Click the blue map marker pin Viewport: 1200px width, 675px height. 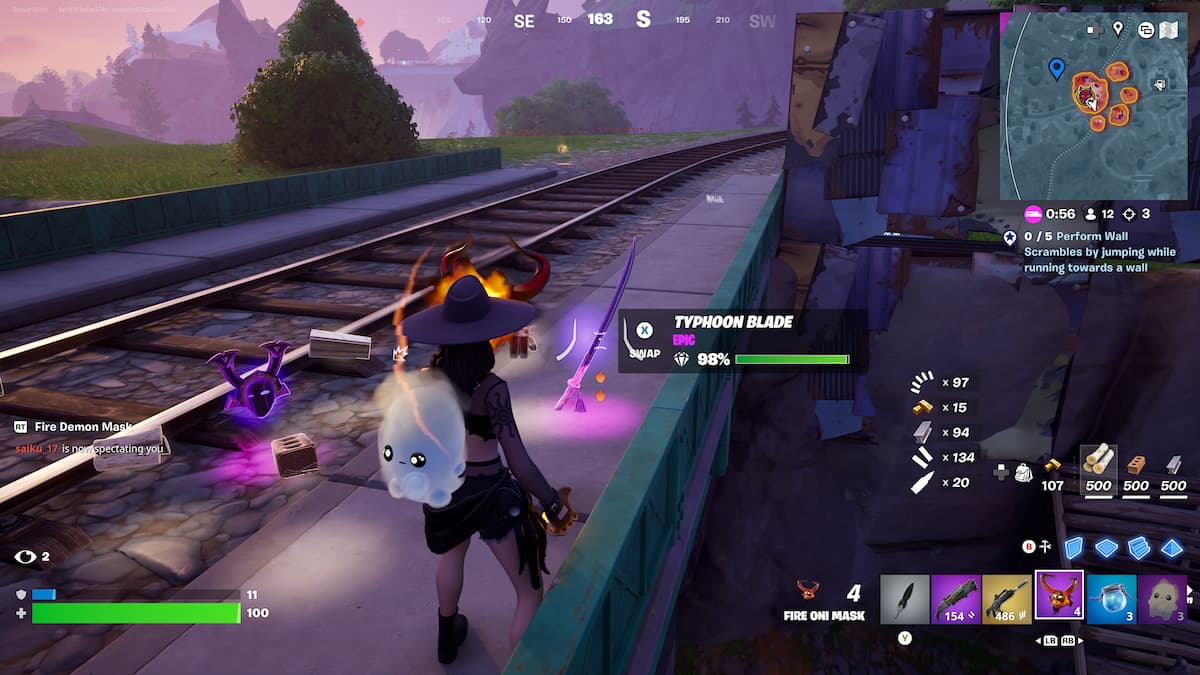click(x=1056, y=68)
